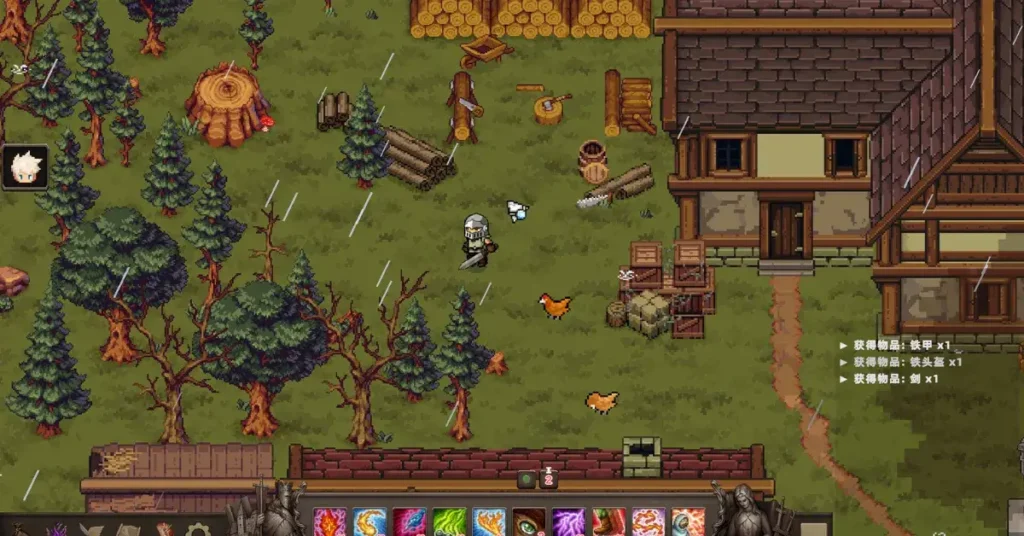Cast the purple lightning skill
This screenshot has height=536, width=1024.
568,522
